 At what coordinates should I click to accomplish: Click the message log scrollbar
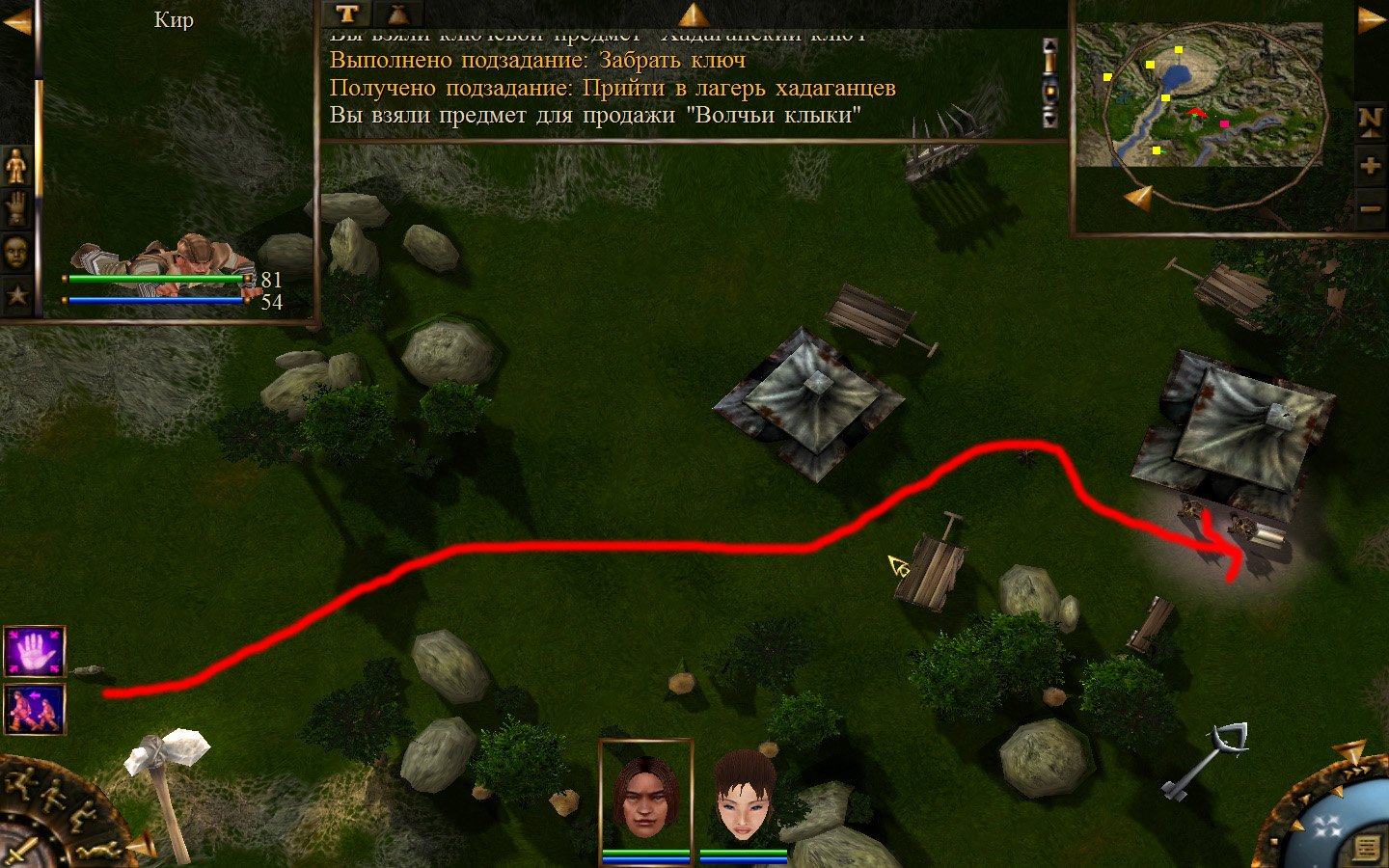[1050, 84]
